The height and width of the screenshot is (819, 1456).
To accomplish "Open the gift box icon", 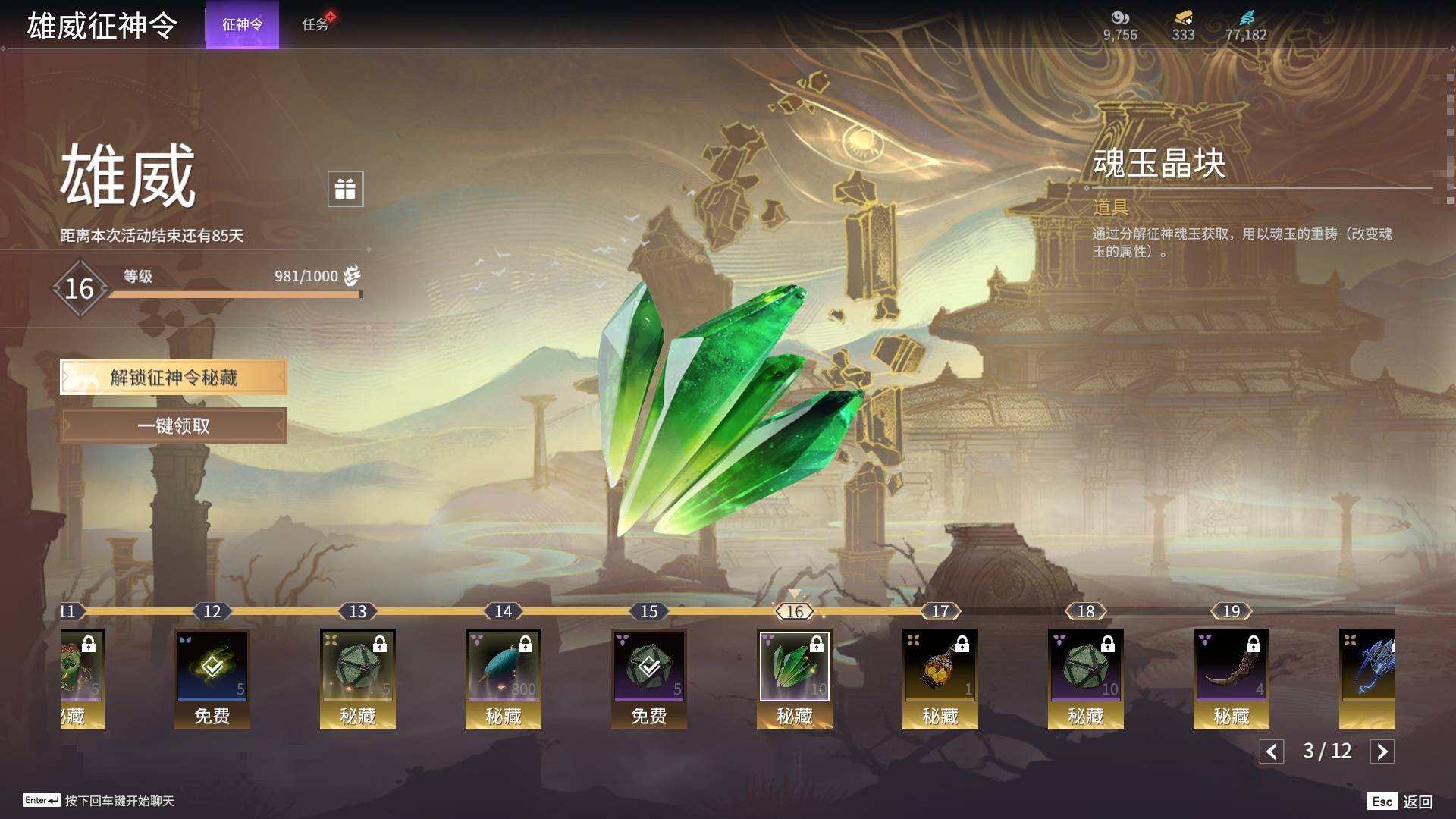I will coord(345,189).
